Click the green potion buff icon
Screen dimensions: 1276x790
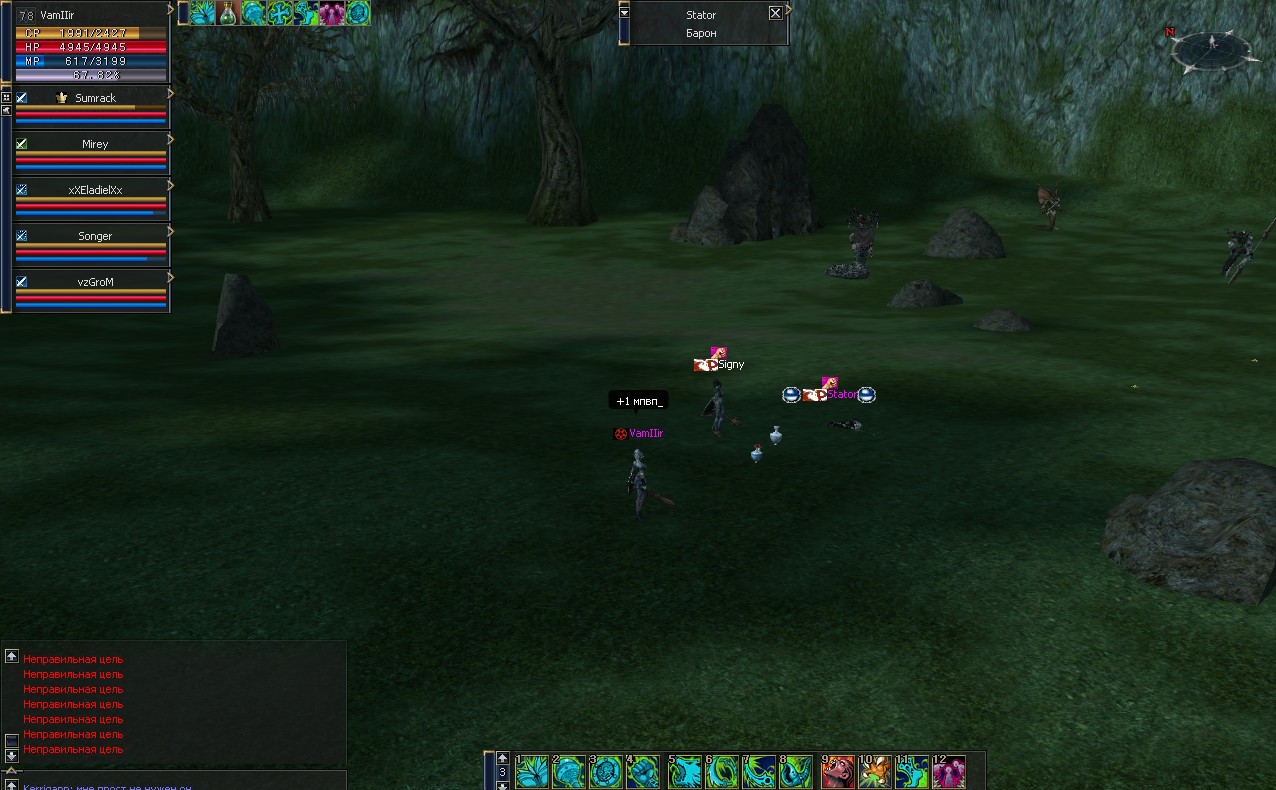[x=228, y=13]
